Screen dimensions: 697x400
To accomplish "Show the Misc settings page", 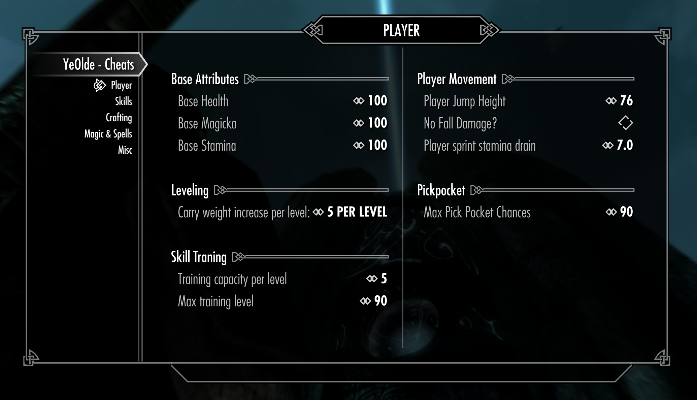I will pos(124,150).
